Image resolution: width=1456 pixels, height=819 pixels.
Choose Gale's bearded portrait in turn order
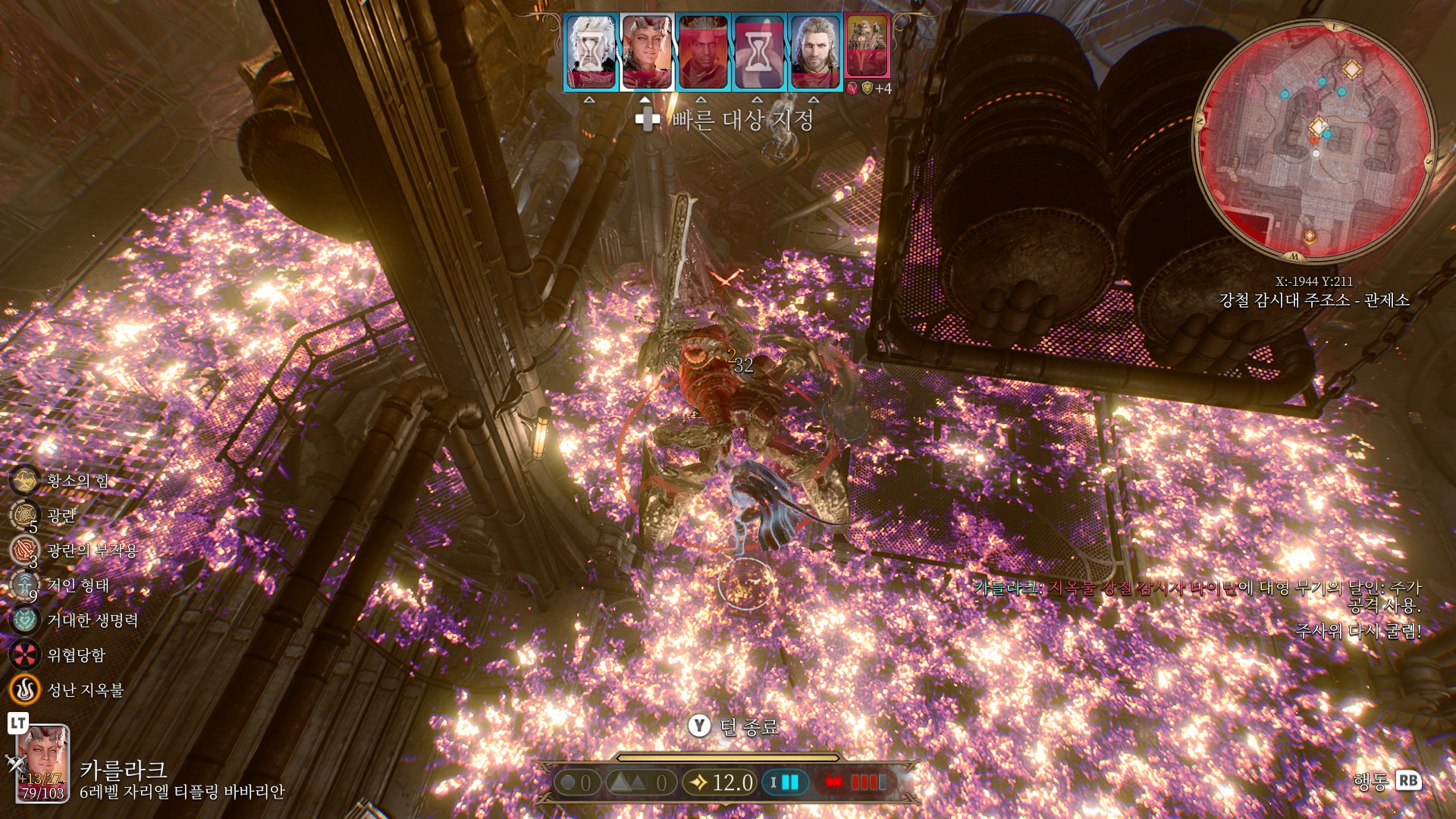815,52
